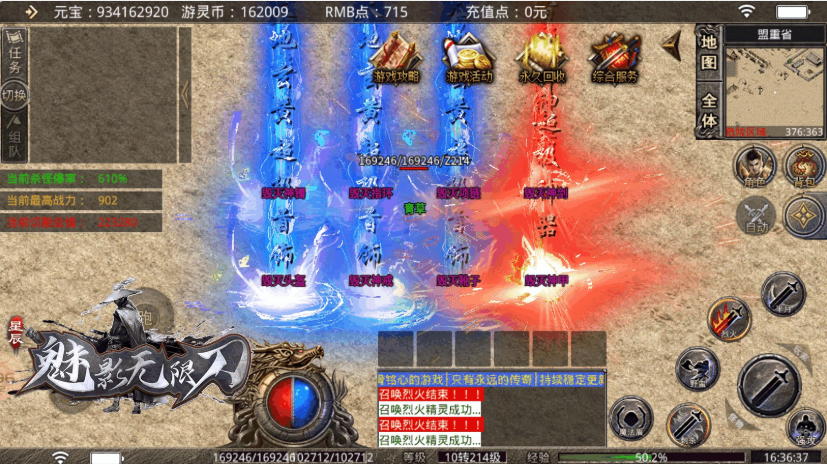Click the 切换 switch button

point(14,96)
